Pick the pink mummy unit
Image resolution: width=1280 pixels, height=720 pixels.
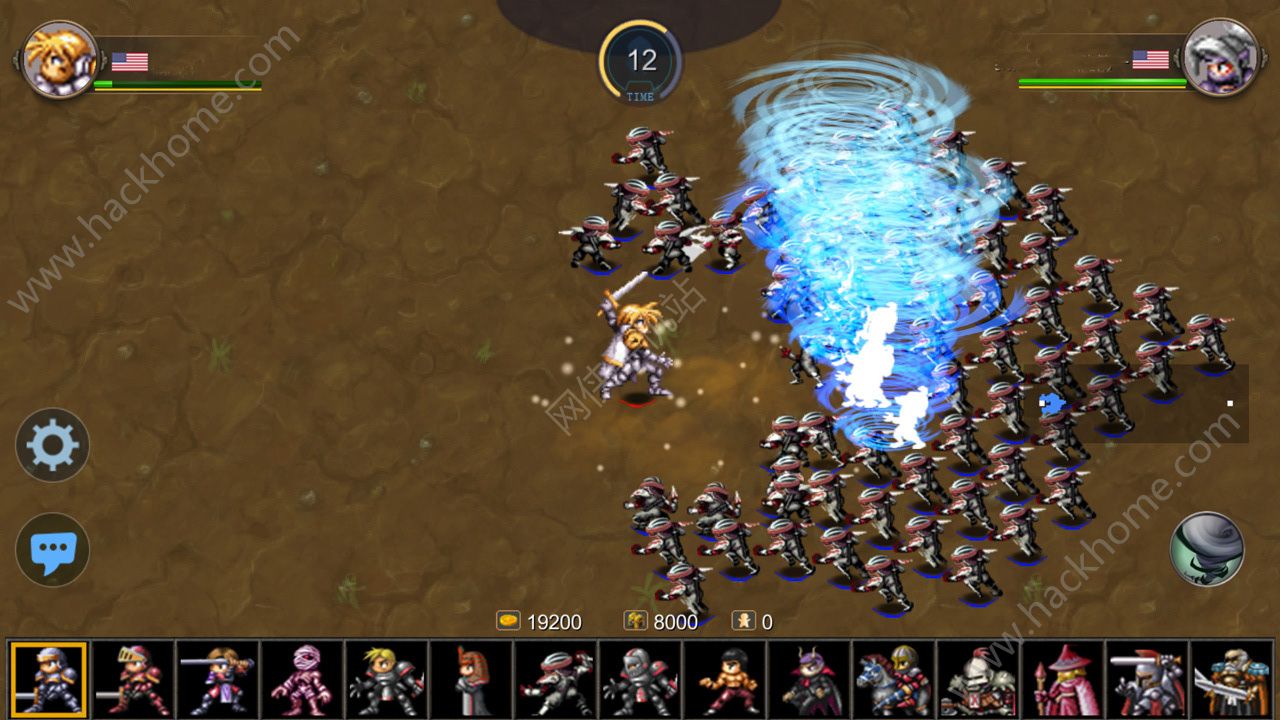[302, 680]
